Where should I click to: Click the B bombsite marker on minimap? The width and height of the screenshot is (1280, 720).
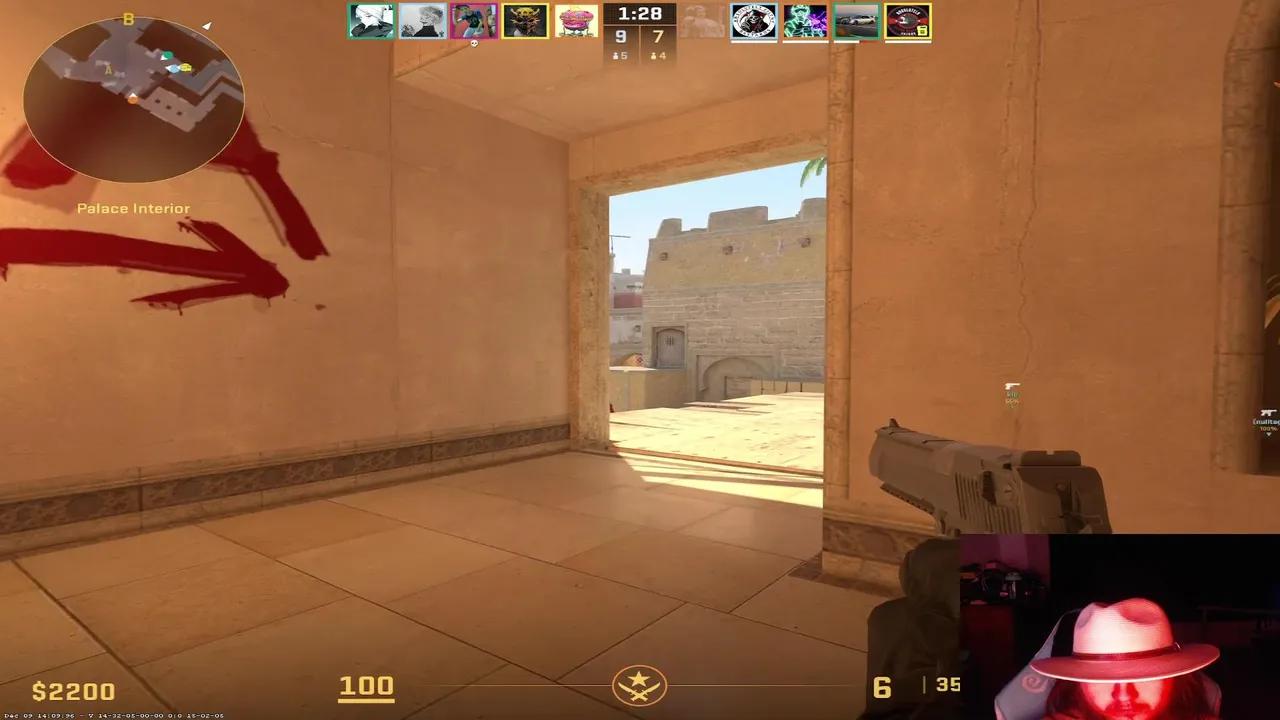(x=127, y=17)
